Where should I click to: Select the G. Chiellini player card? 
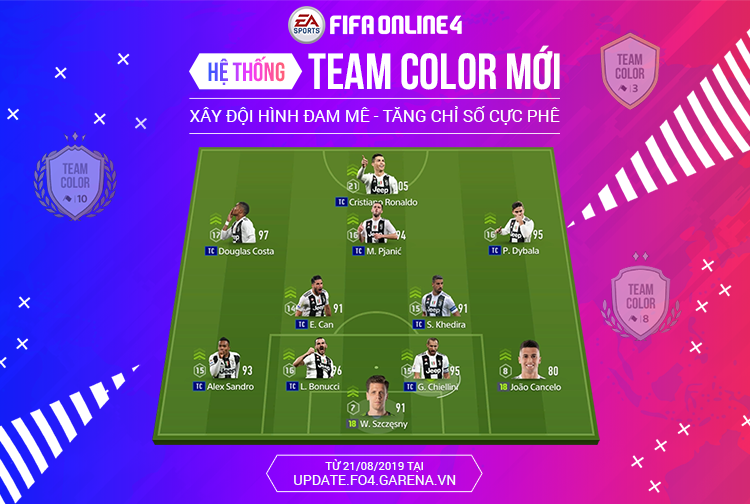[434, 365]
